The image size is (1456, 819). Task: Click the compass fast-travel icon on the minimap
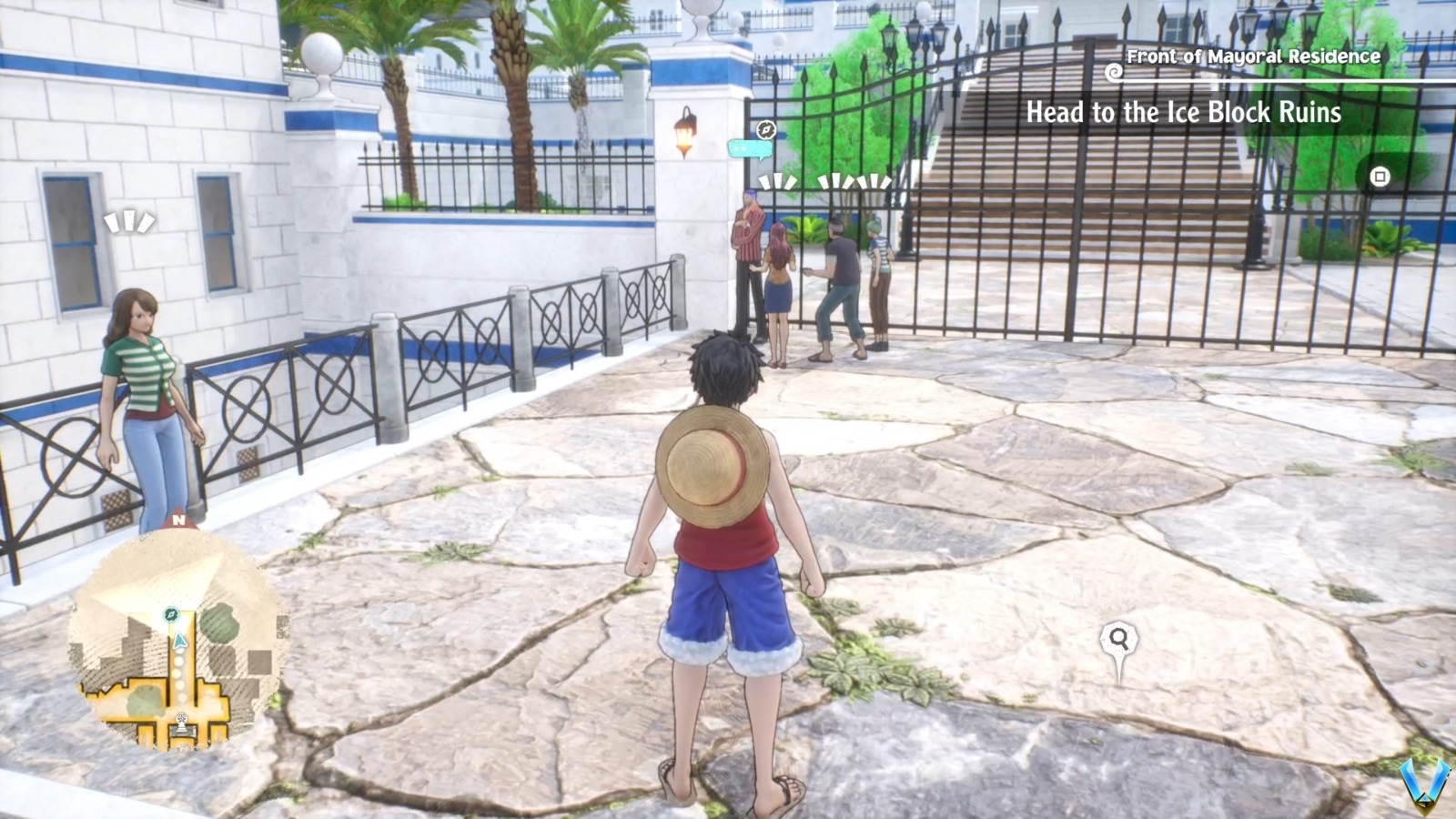(x=171, y=614)
